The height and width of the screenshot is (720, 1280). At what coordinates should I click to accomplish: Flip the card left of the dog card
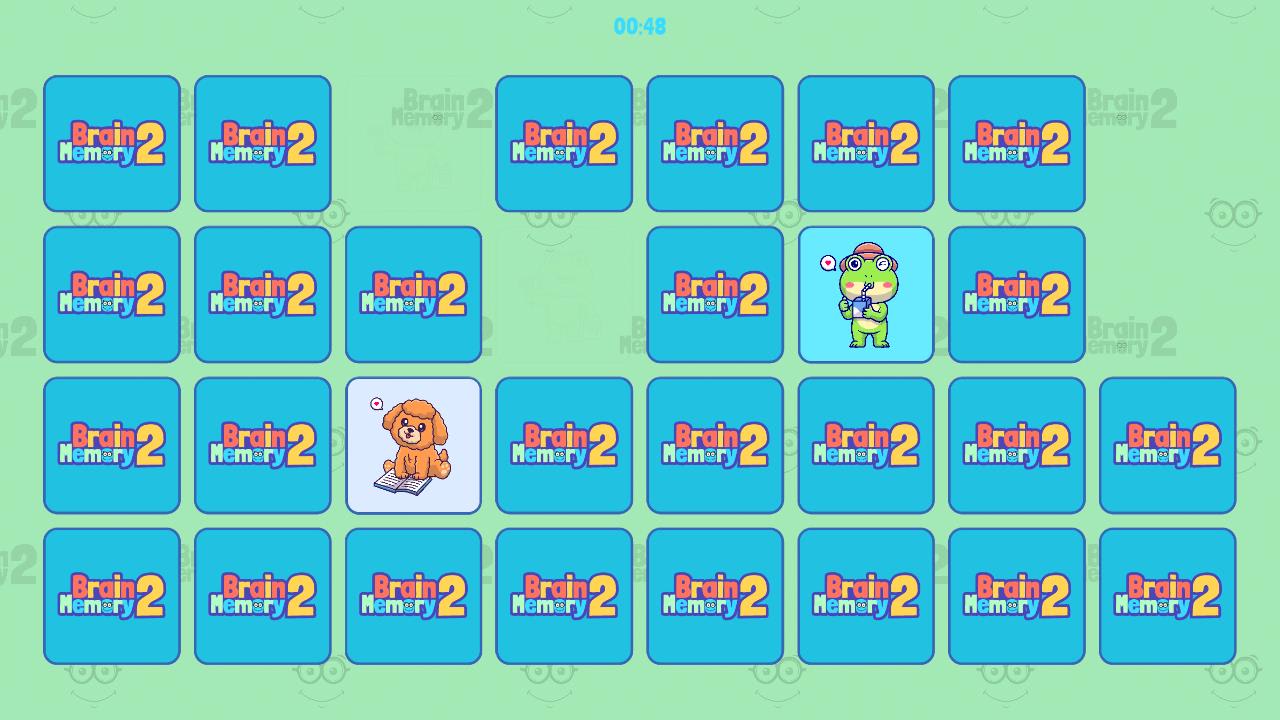coord(262,443)
